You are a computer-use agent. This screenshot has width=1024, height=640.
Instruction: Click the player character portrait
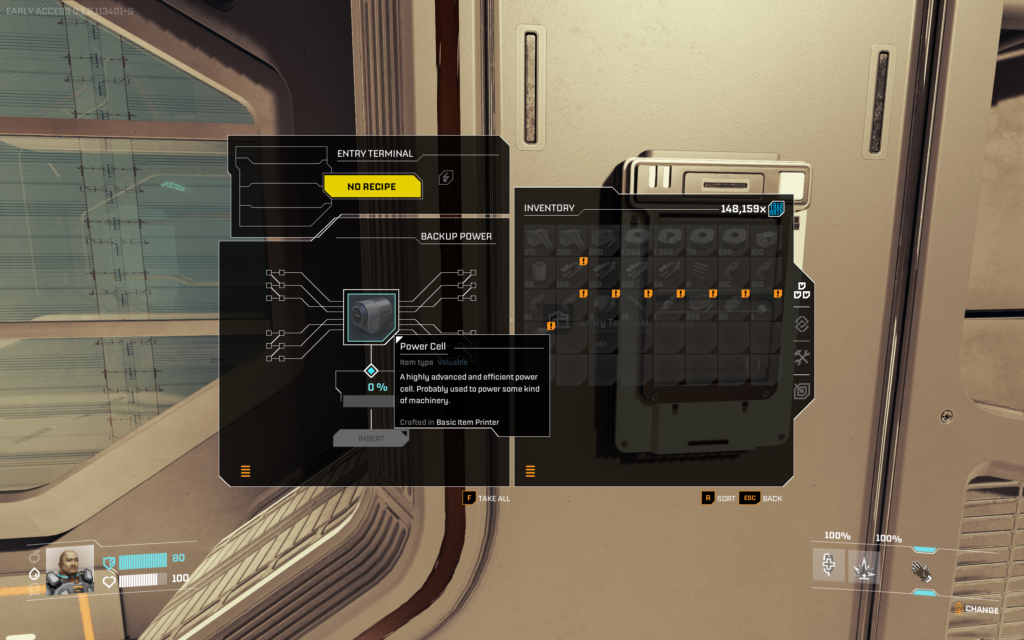point(70,569)
